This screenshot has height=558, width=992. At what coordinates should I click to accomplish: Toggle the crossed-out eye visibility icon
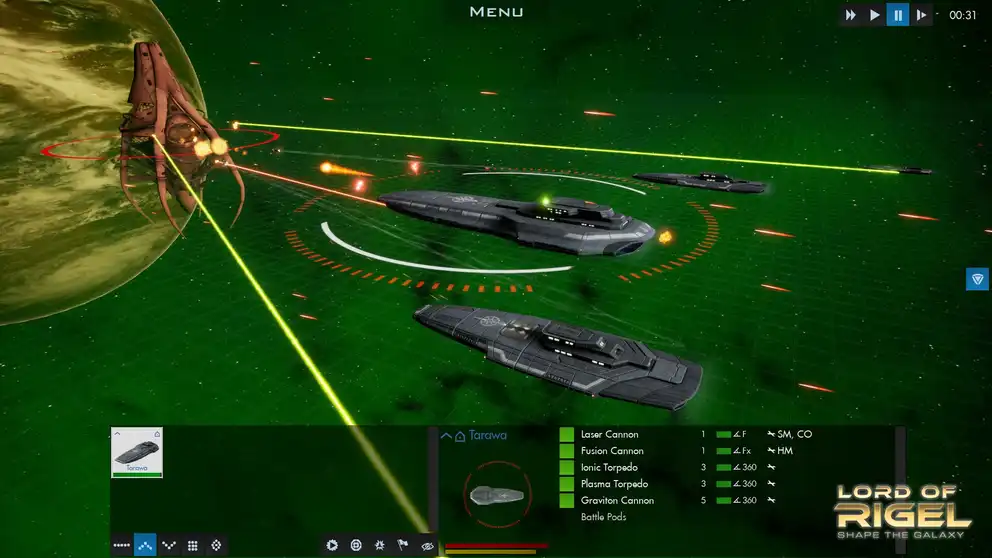pos(427,545)
